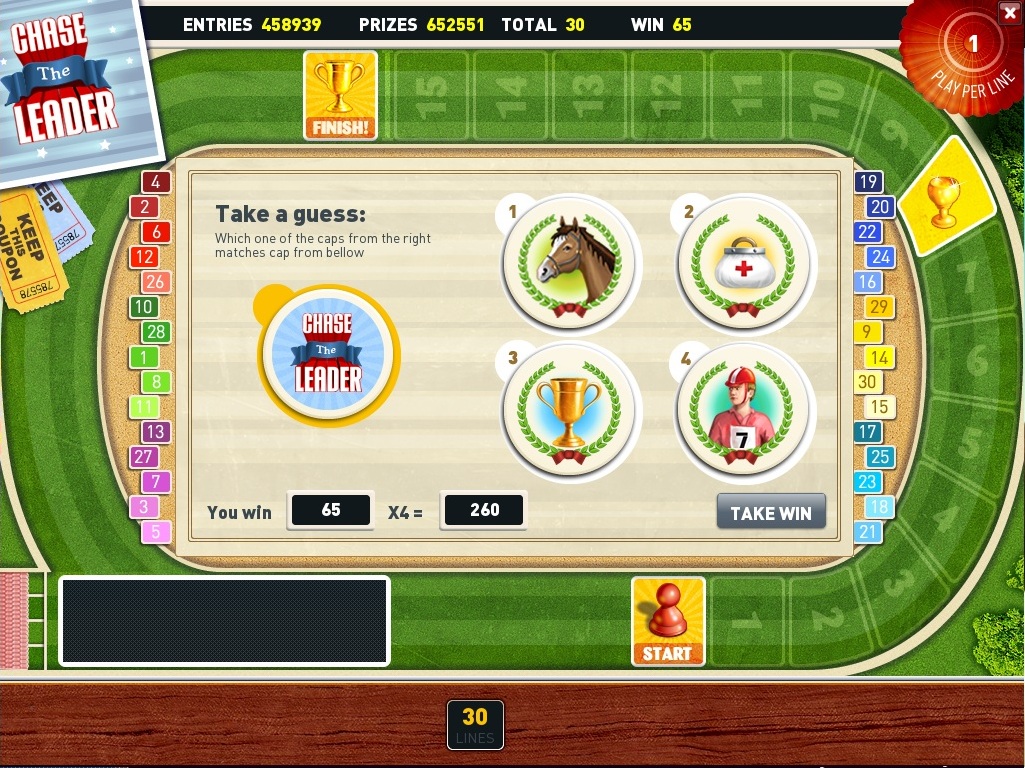
Task: Select payline number 10
Action: (144, 307)
